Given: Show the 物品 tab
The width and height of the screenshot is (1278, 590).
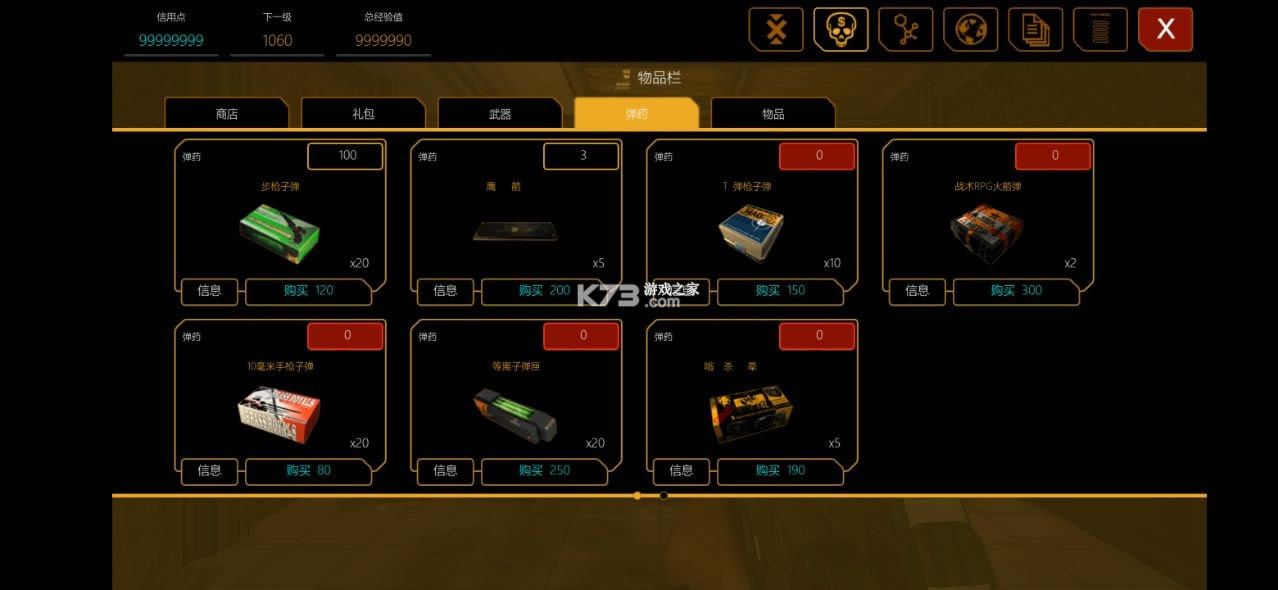Looking at the screenshot, I should click(x=773, y=114).
